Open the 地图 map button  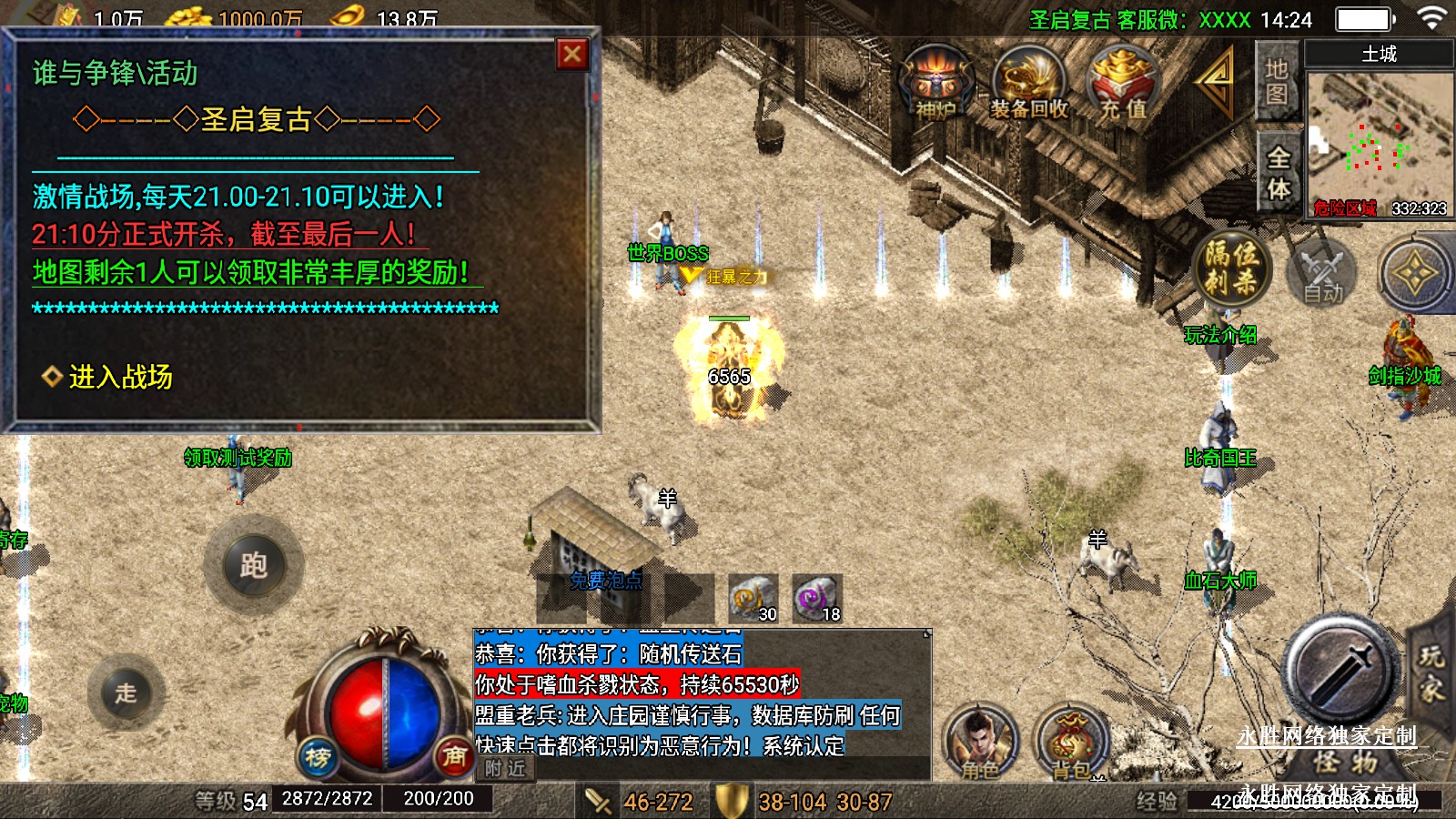[x=1277, y=81]
